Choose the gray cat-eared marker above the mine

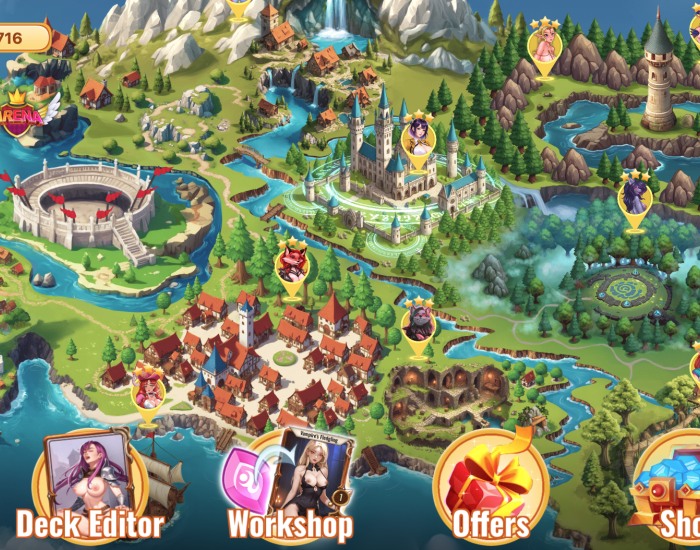417,323
